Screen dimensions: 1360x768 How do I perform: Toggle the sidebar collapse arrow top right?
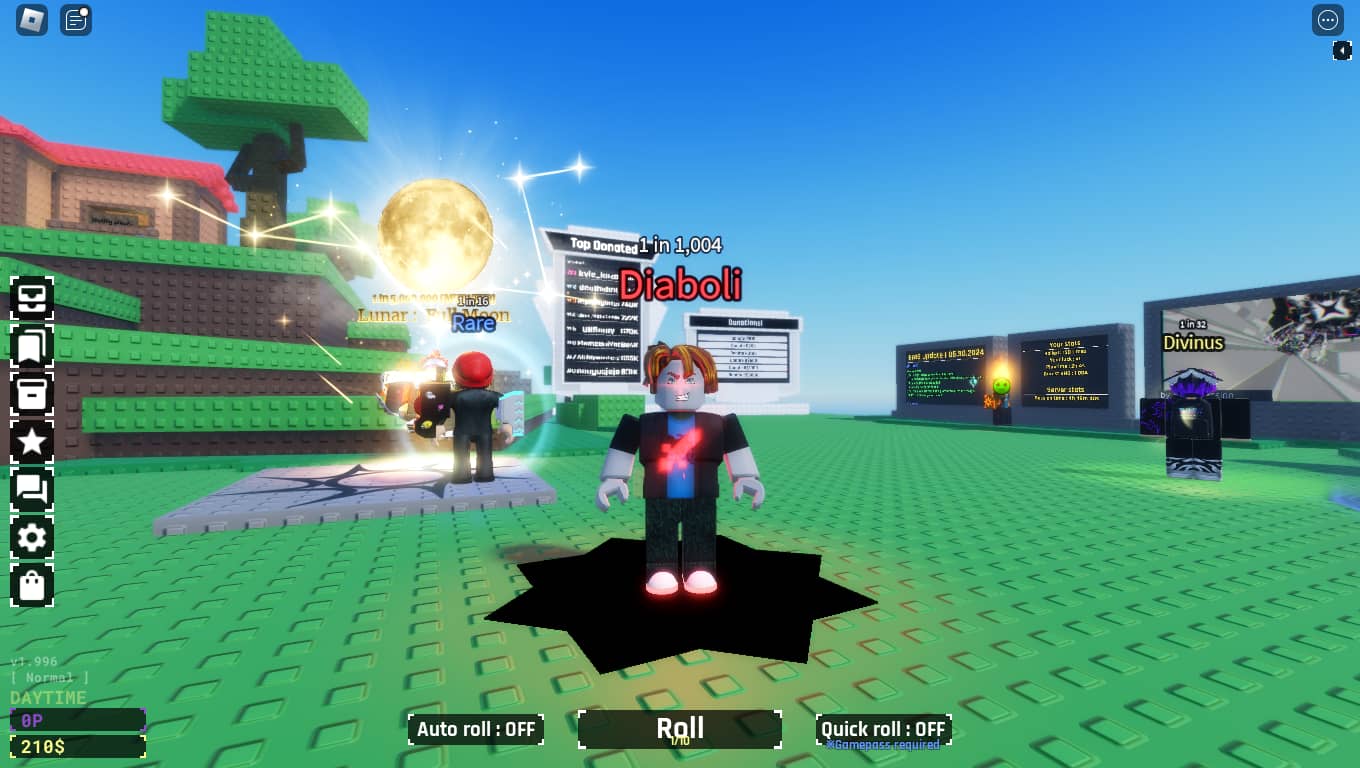1344,50
